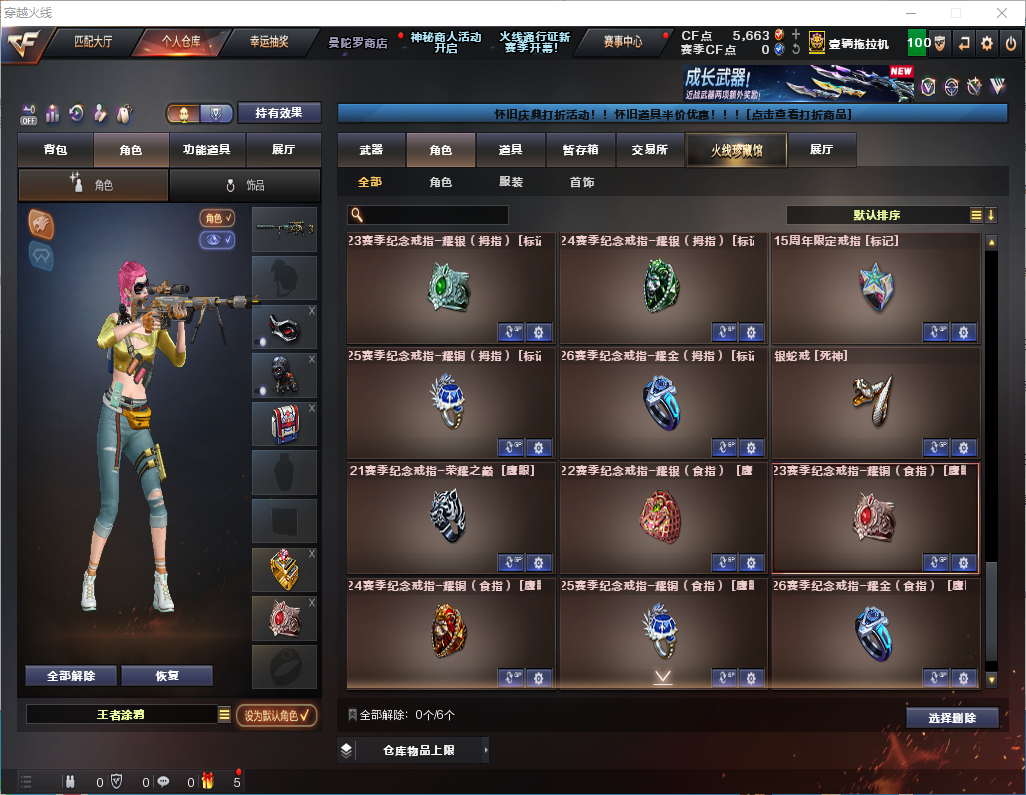The height and width of the screenshot is (795, 1026).
Task: Click the 持有效果 button
Action: (x=279, y=113)
